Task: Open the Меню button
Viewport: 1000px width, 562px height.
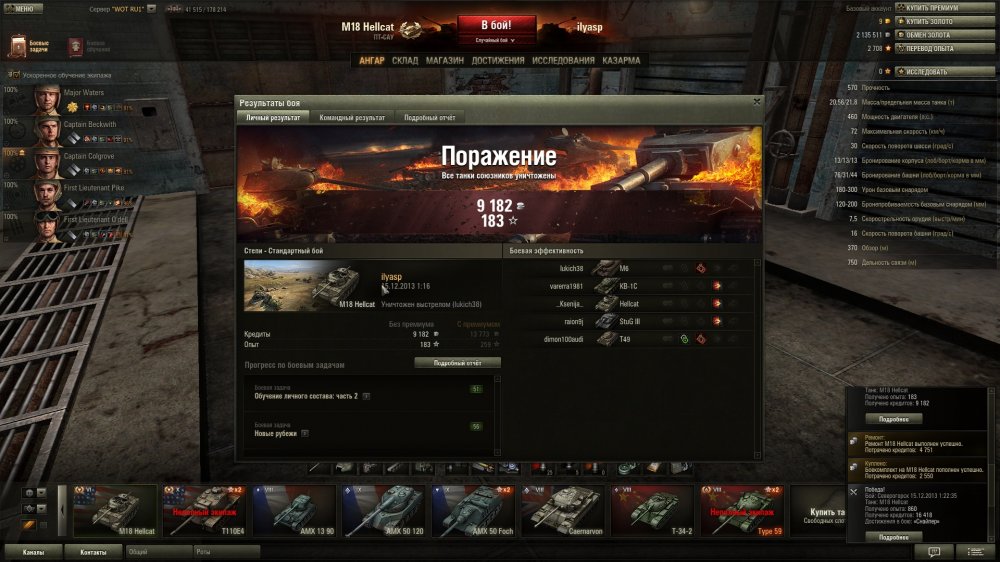Action: pyautogui.click(x=22, y=8)
